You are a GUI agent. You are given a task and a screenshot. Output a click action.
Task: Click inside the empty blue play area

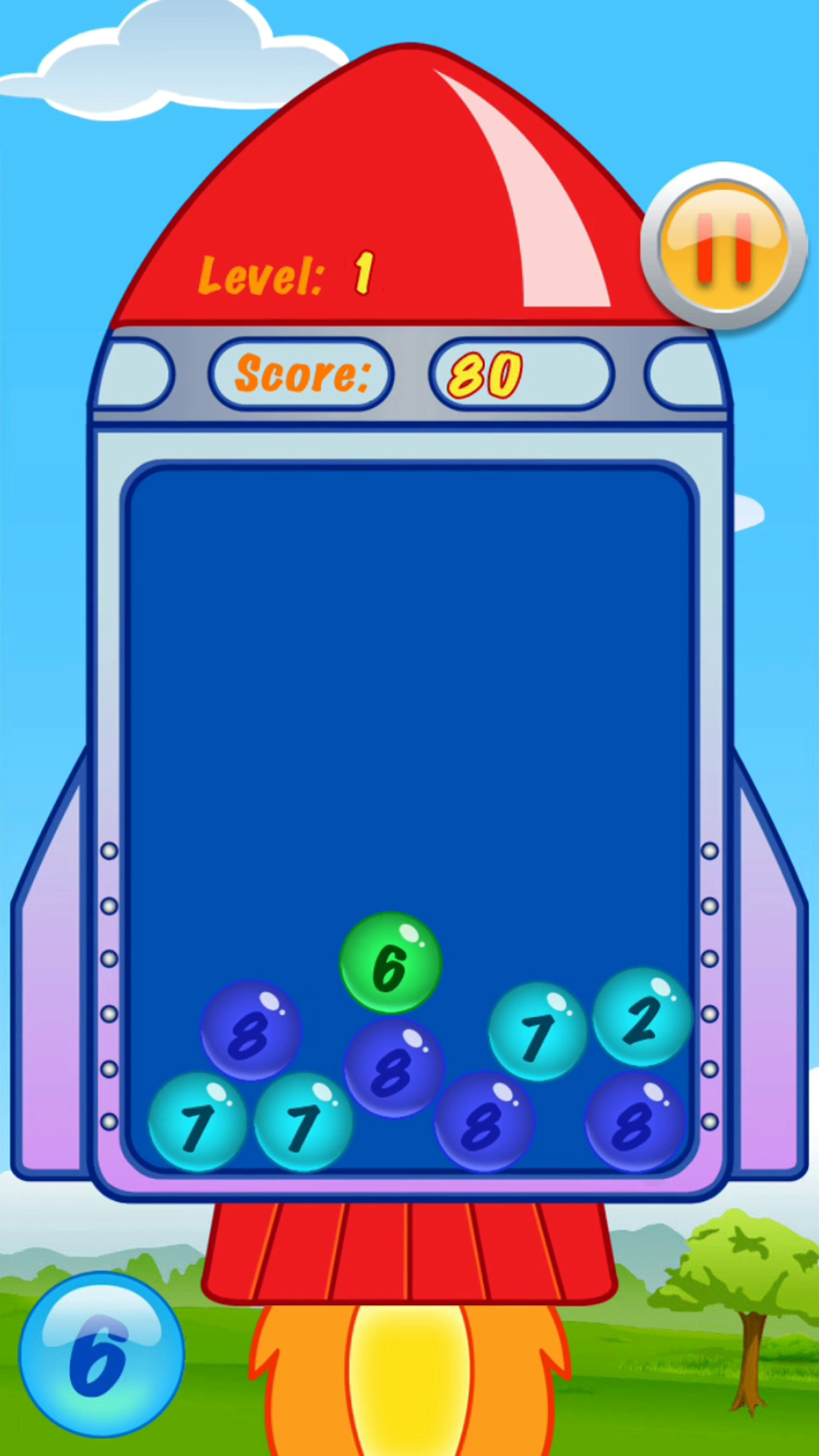click(409, 672)
